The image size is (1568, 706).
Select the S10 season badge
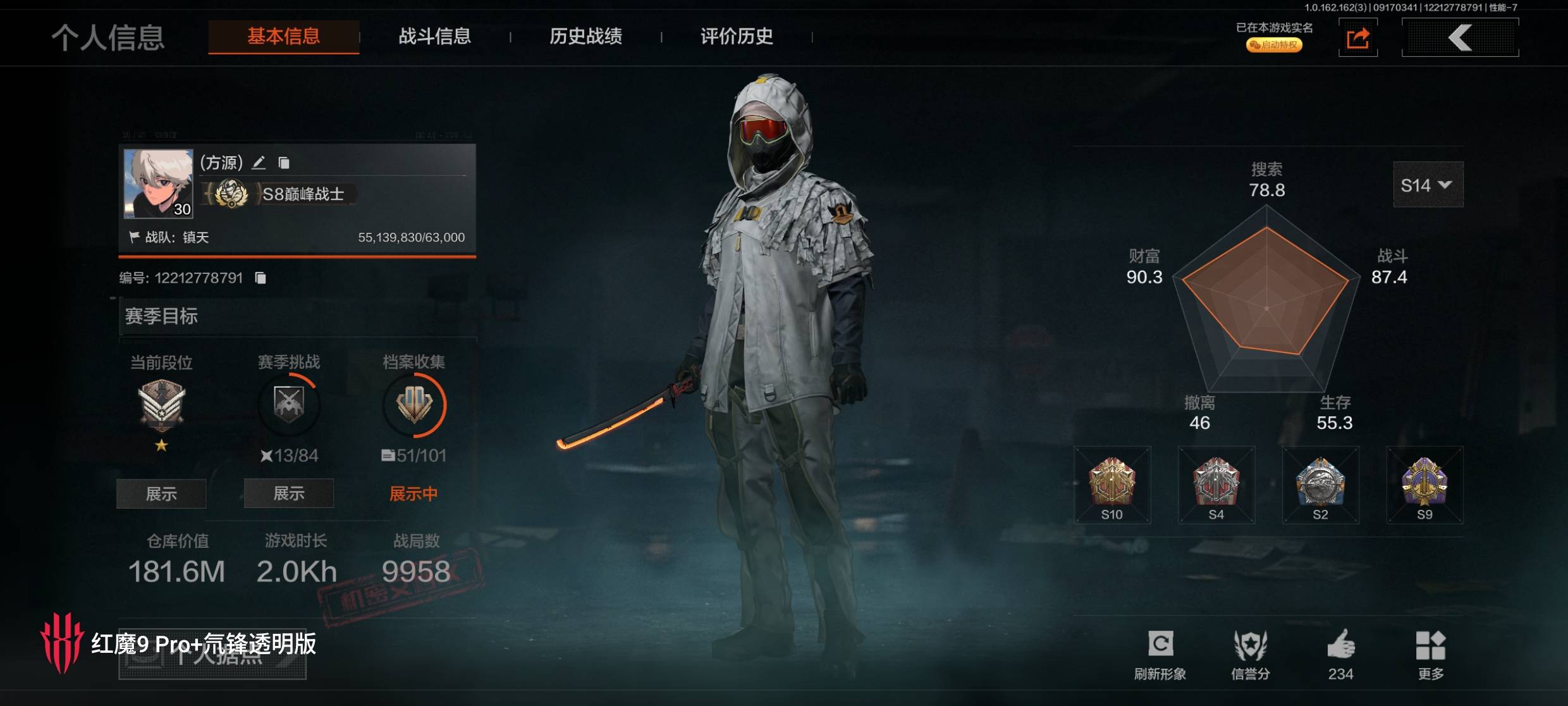[1112, 485]
